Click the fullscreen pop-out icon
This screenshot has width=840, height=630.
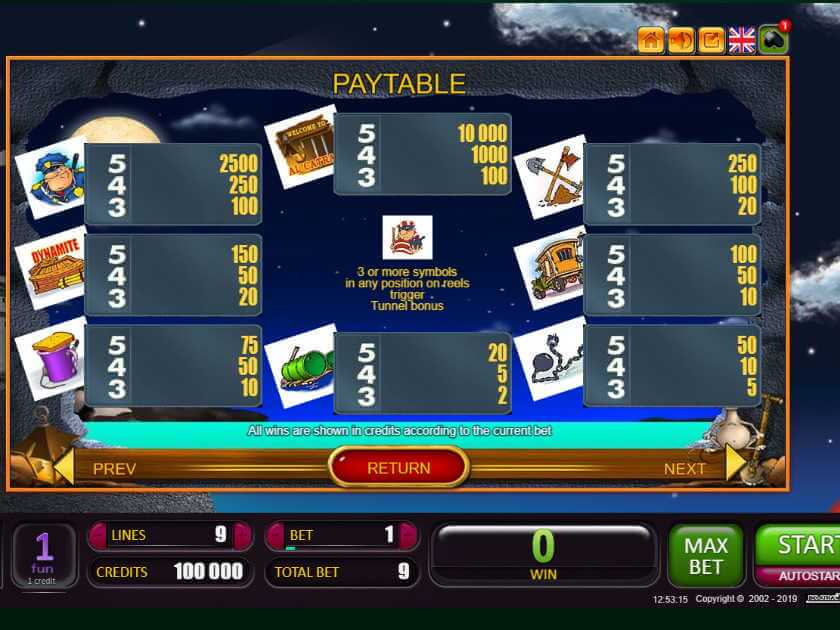tap(712, 40)
